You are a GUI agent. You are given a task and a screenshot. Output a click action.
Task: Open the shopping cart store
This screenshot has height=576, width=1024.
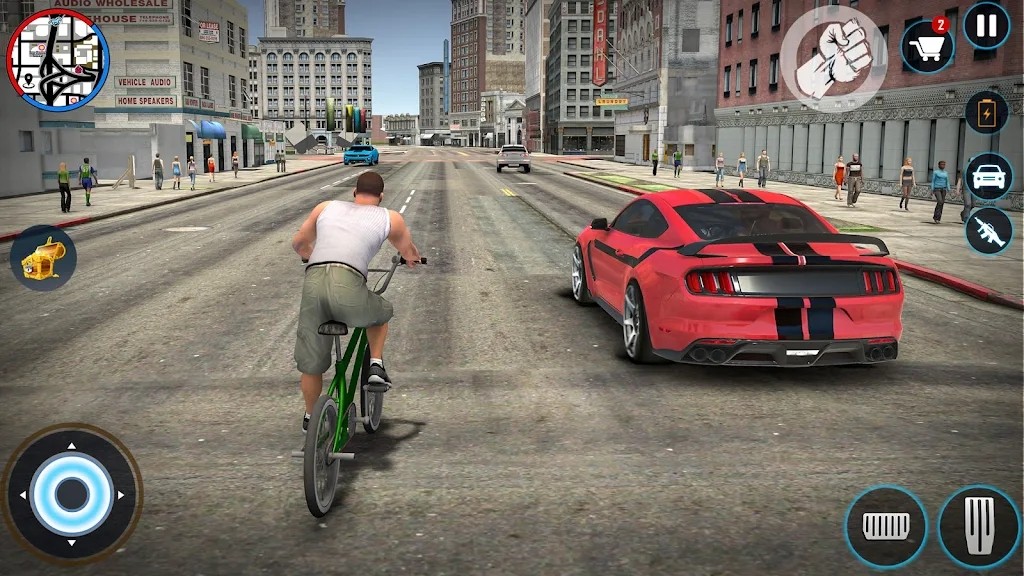click(x=927, y=47)
